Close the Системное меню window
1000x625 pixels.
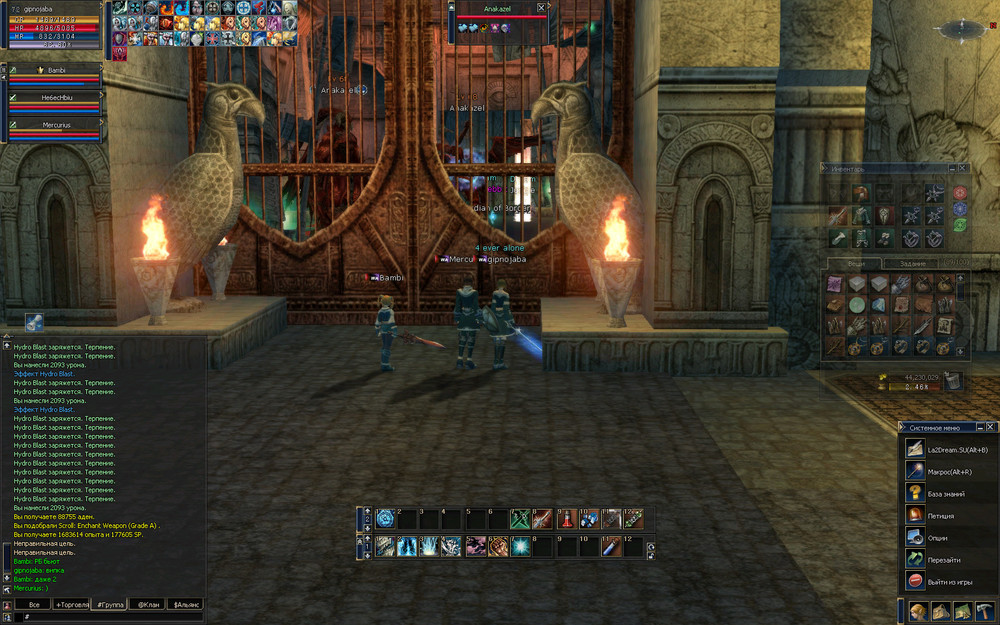click(x=991, y=427)
